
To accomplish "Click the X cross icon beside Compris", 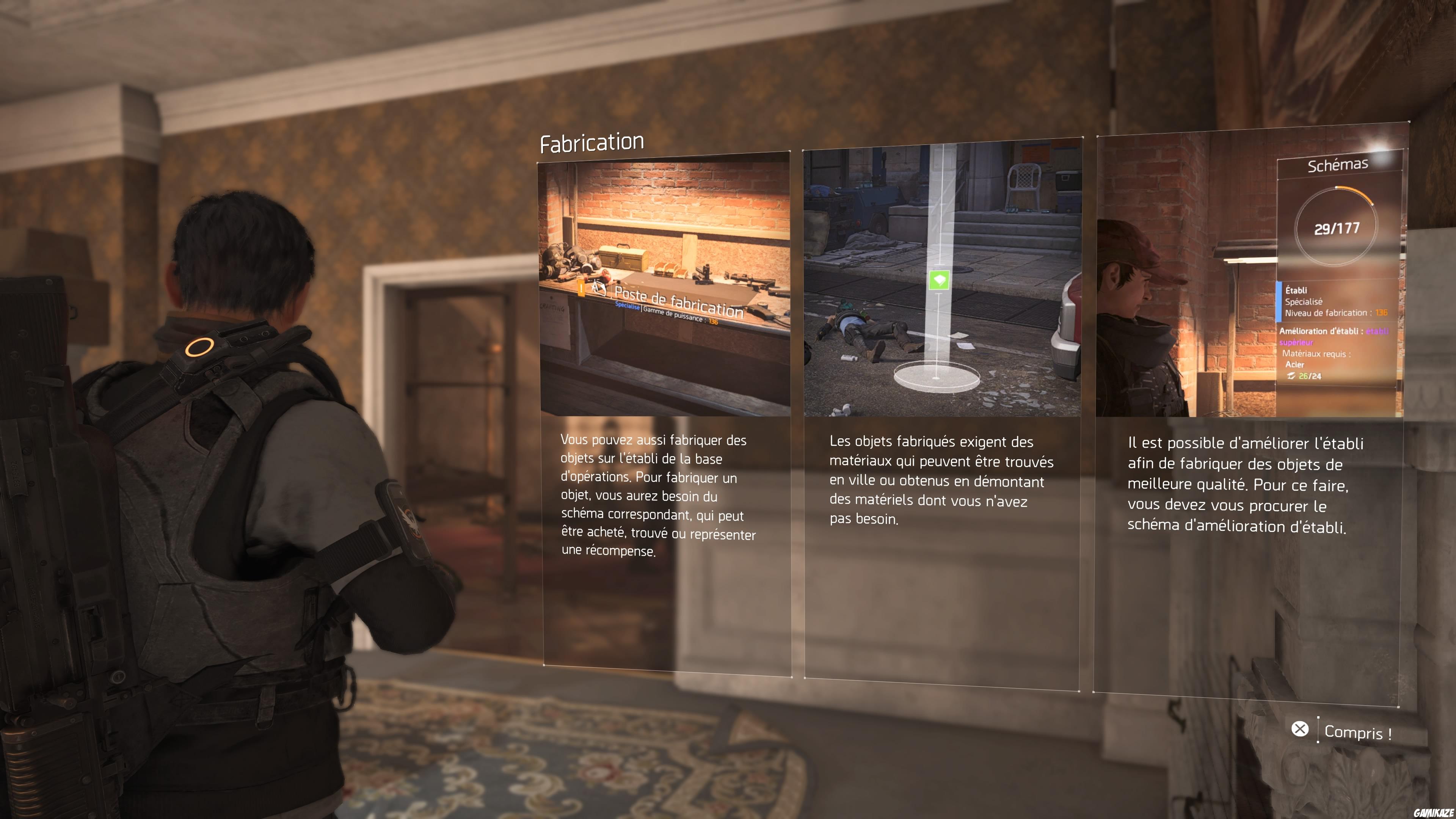I will pyautogui.click(x=1301, y=729).
